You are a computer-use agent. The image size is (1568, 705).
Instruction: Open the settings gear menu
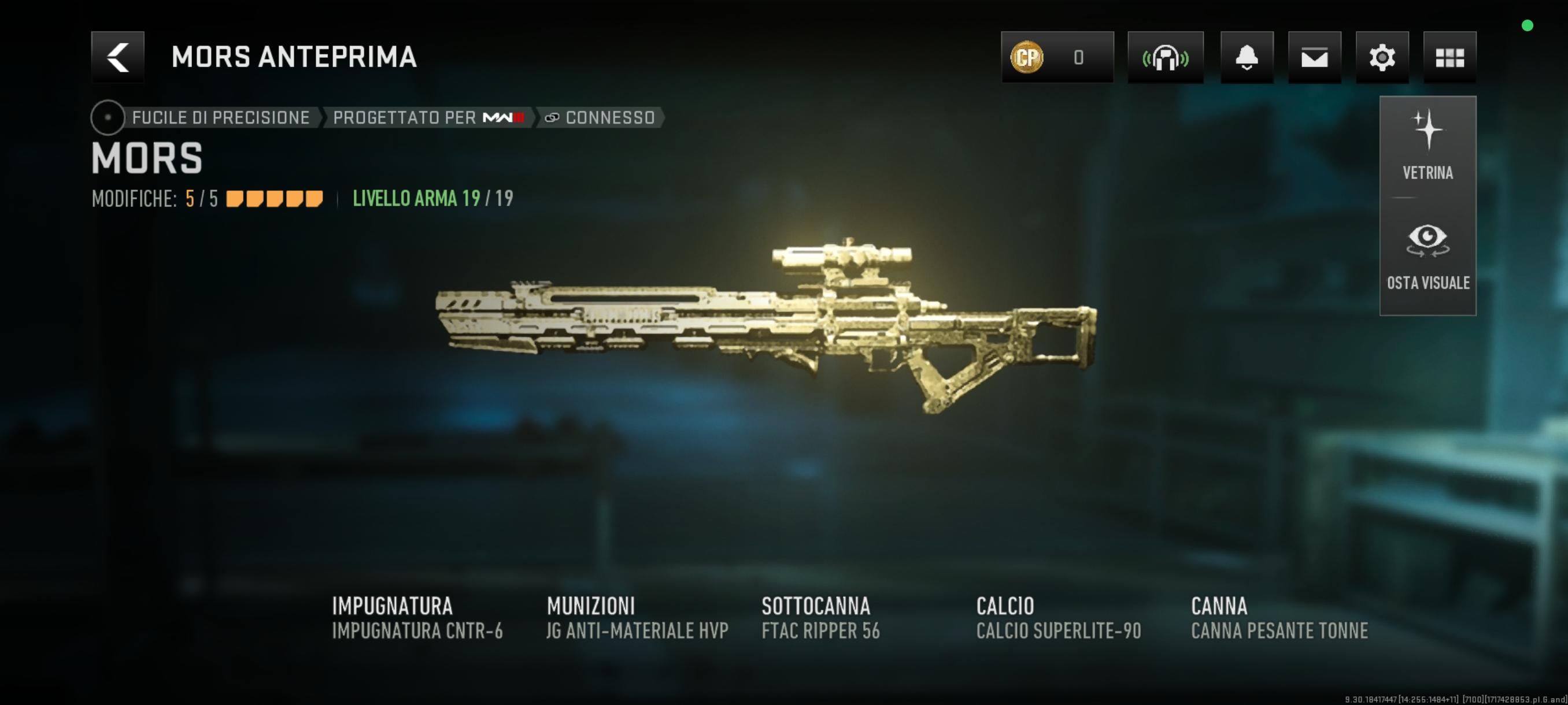pos(1382,57)
